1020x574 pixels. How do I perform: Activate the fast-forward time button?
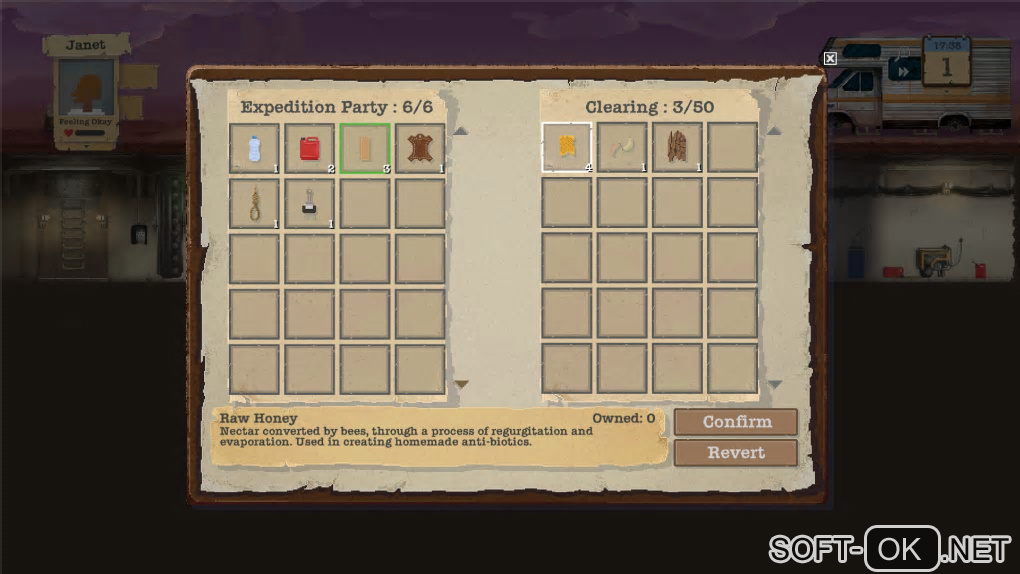click(x=904, y=71)
